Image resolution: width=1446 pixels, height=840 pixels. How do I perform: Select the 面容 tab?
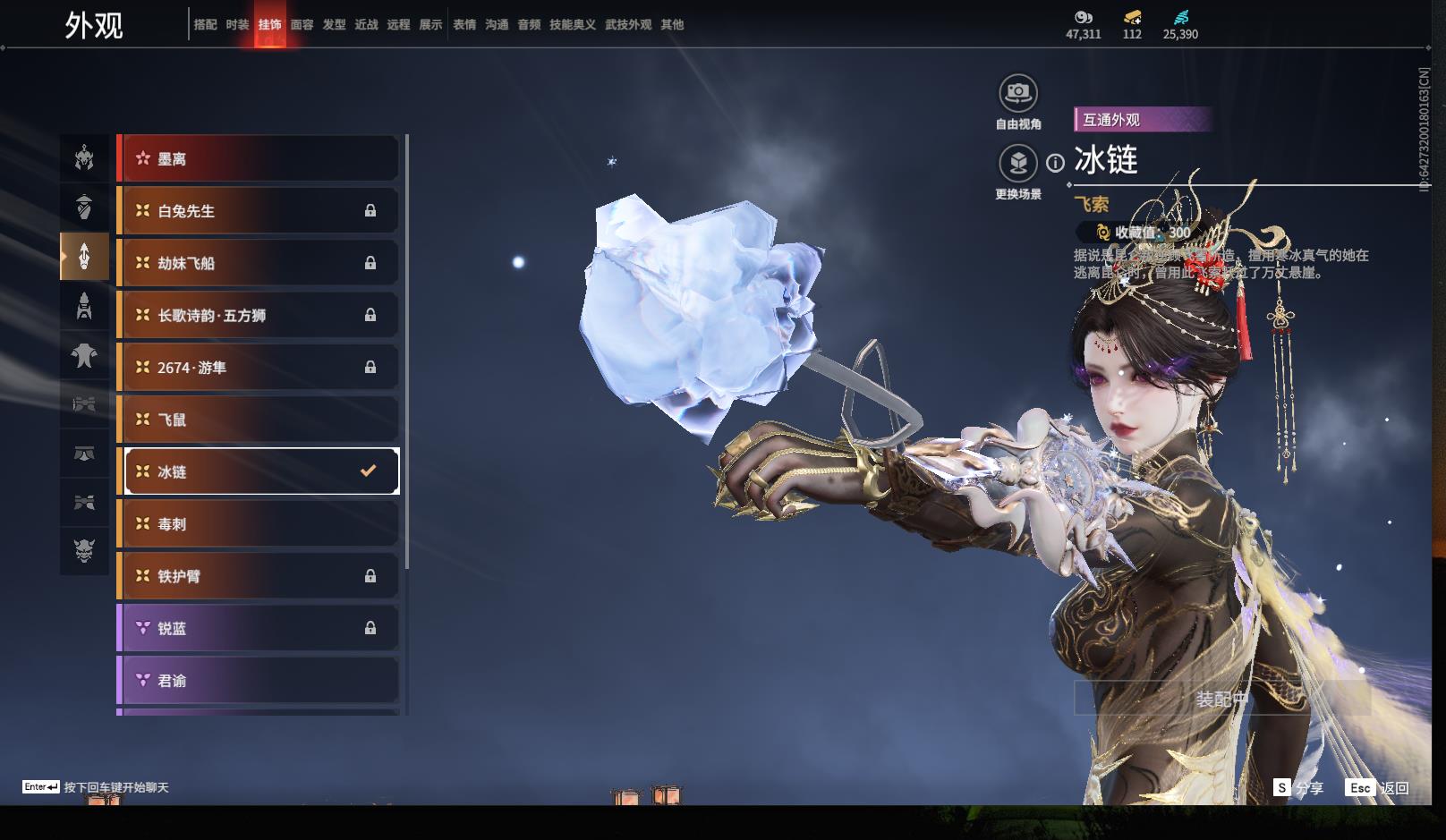[302, 25]
